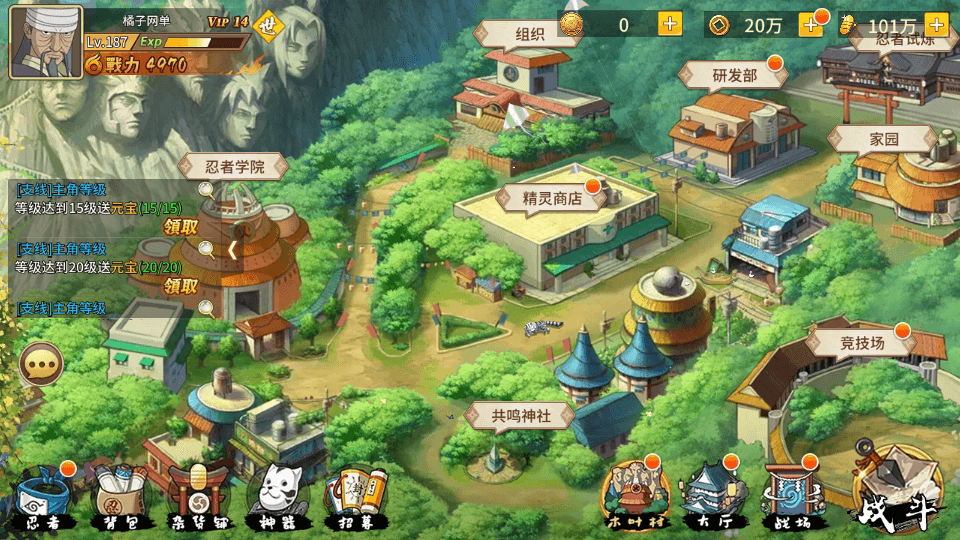
Task: Claim the level 15 reward with 领取
Action: click(180, 227)
